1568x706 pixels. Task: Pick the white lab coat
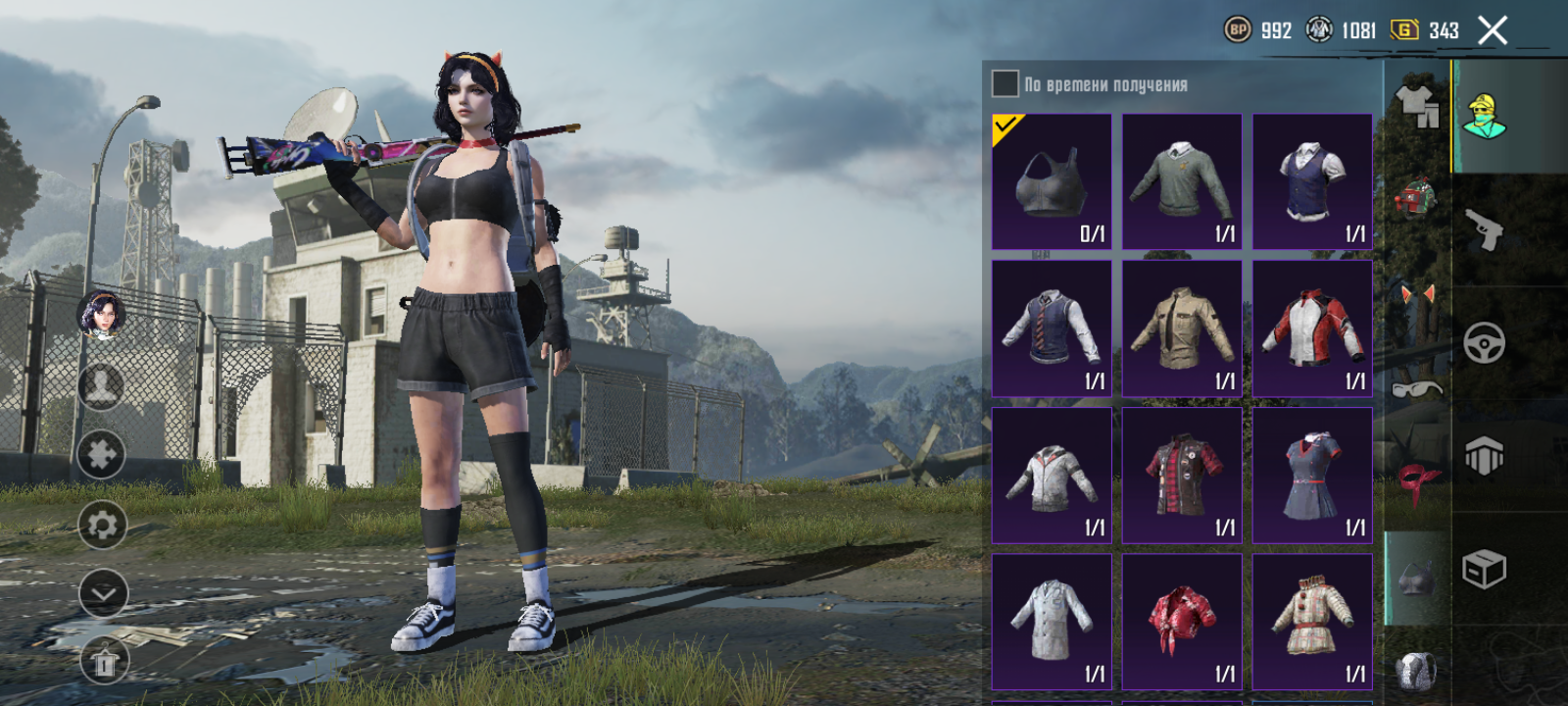pos(1052,622)
